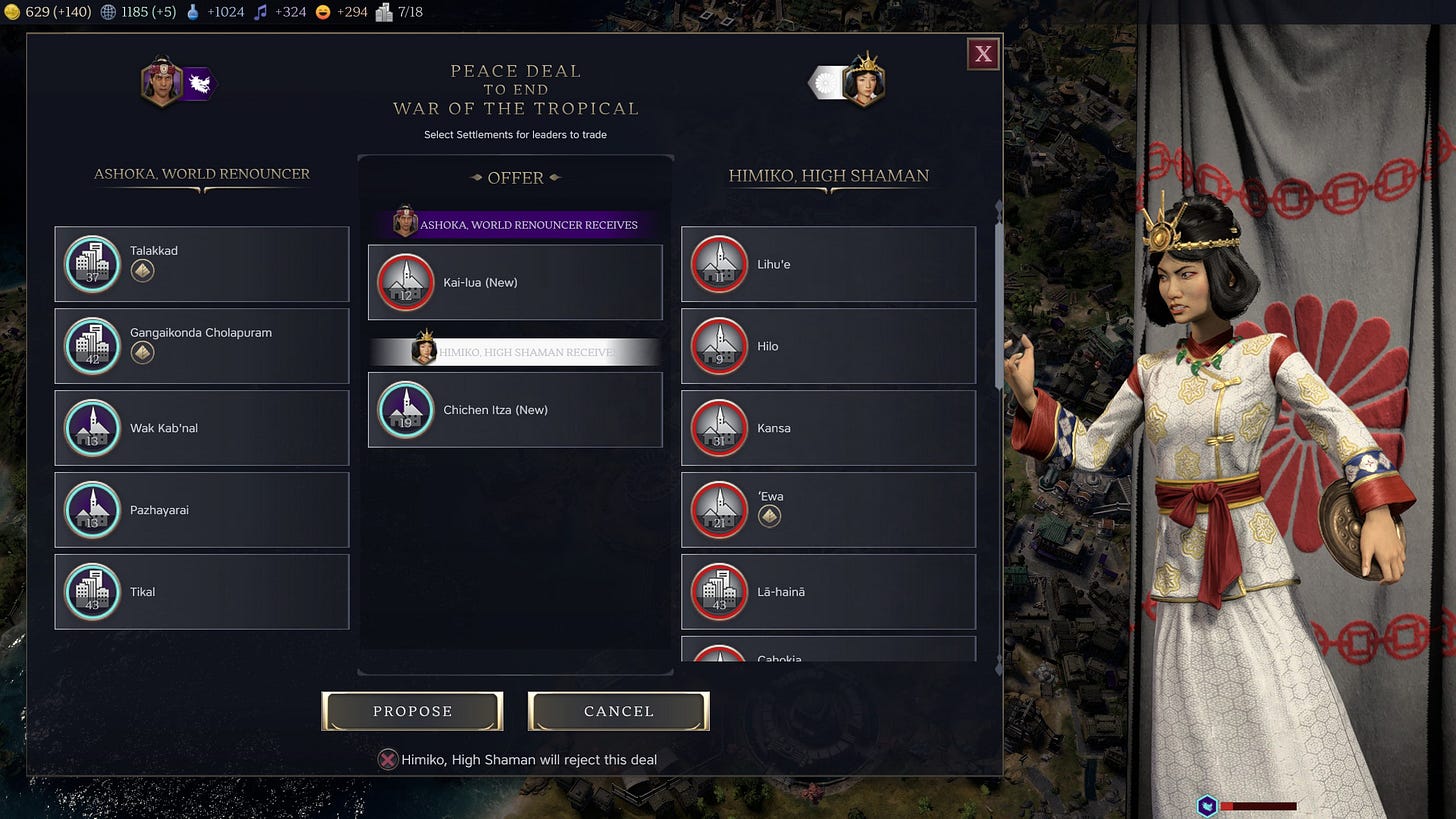Select Lā-hainā city
The height and width of the screenshot is (819, 1456).
click(828, 592)
